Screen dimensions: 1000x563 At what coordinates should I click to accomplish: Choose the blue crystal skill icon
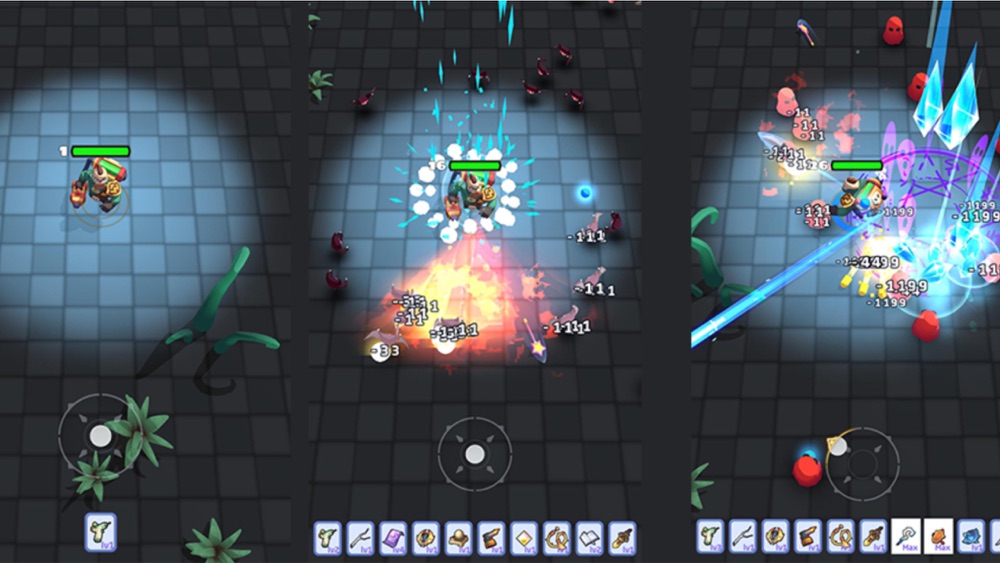pyautogui.click(x=971, y=536)
